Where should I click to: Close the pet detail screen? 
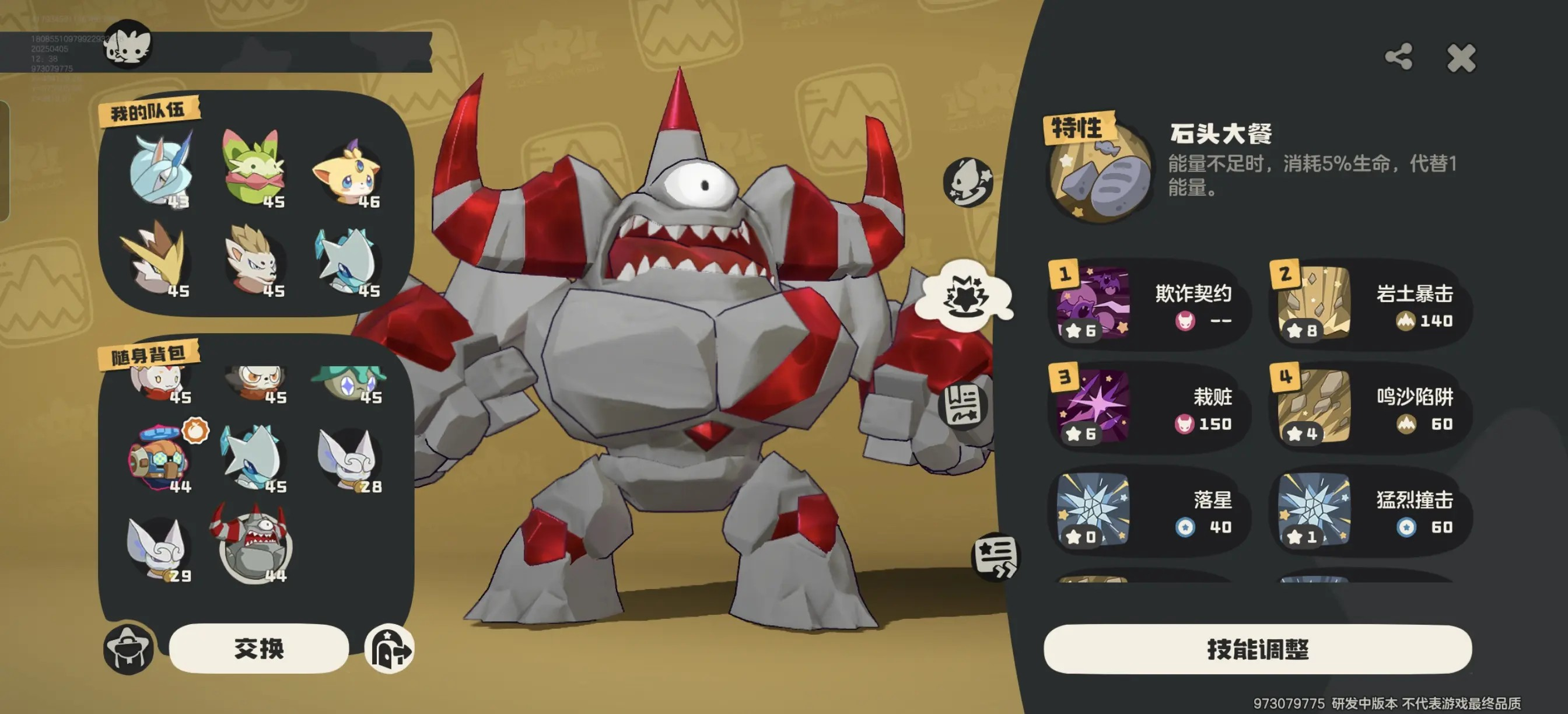point(1460,58)
